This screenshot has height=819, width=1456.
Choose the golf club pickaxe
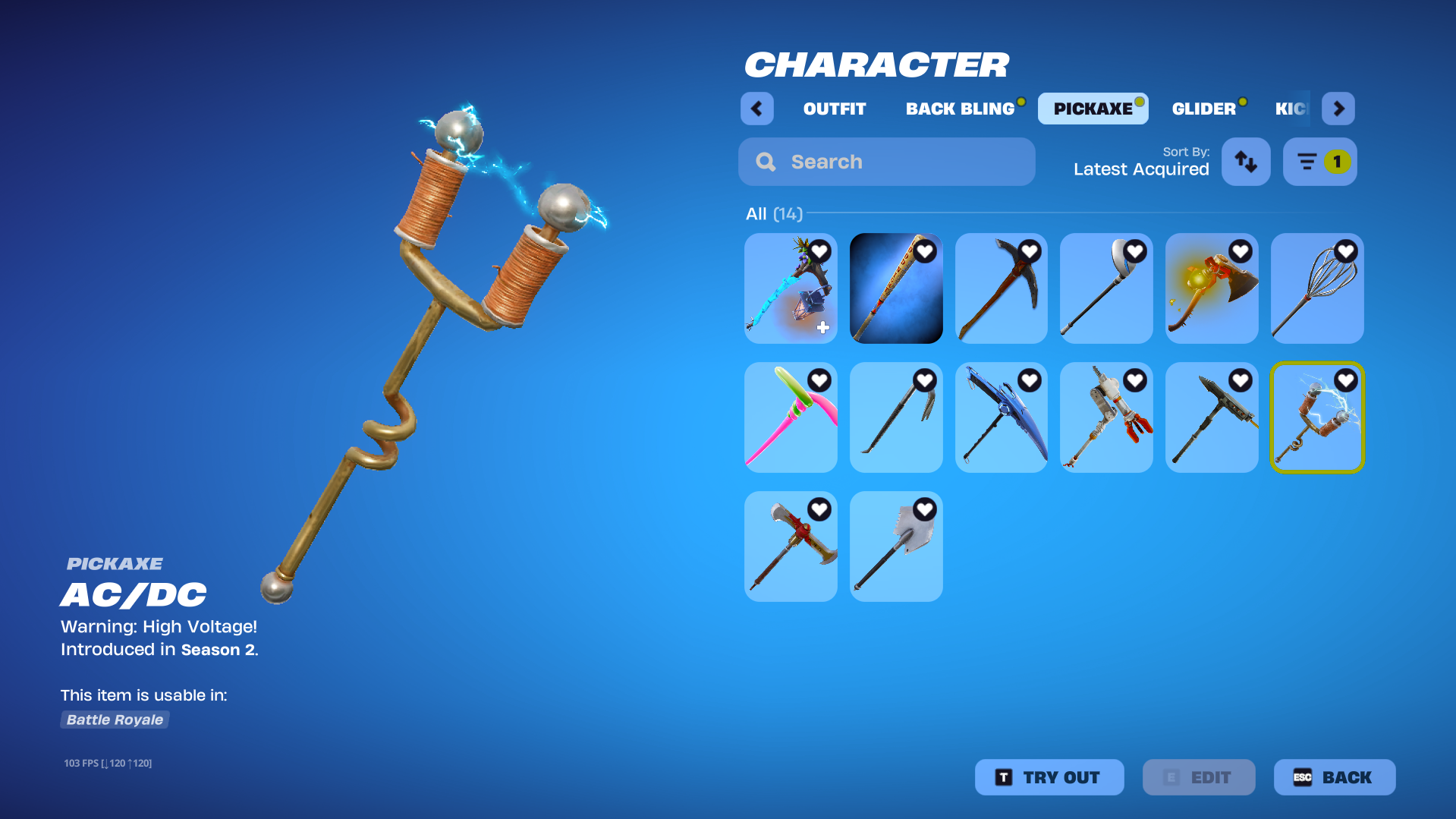click(x=1106, y=288)
